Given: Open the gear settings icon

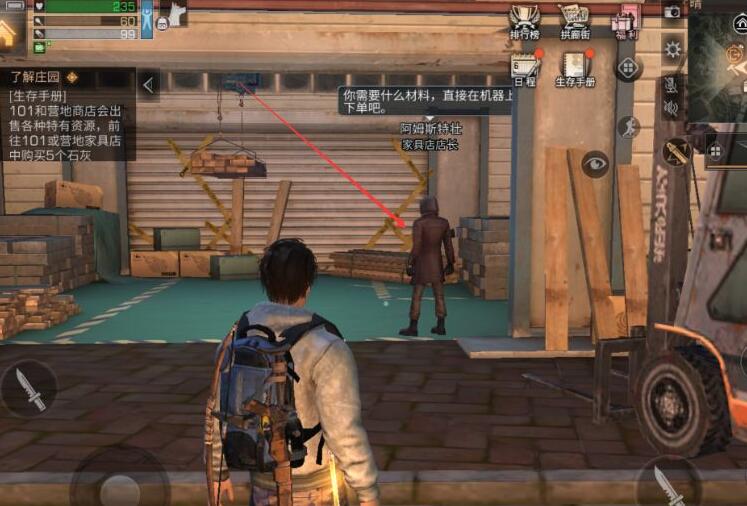Looking at the screenshot, I should 673,48.
